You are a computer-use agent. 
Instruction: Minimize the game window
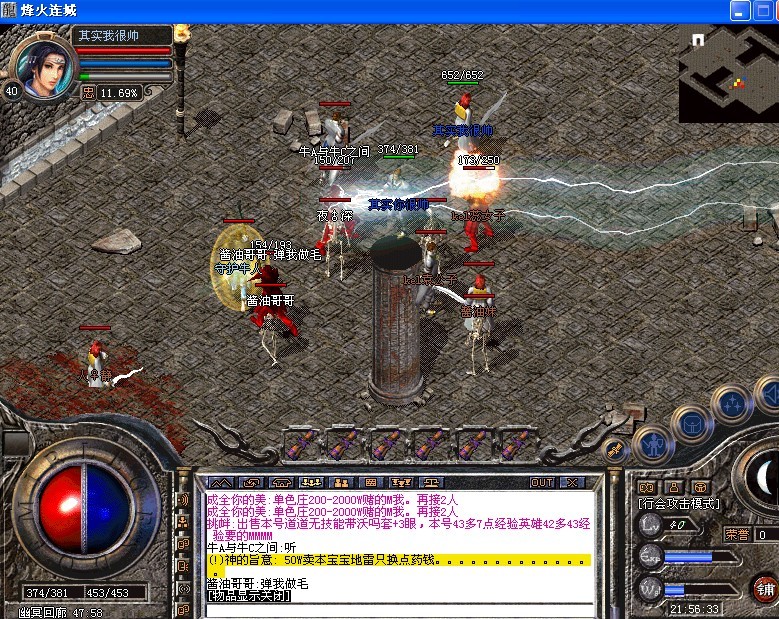point(740,10)
